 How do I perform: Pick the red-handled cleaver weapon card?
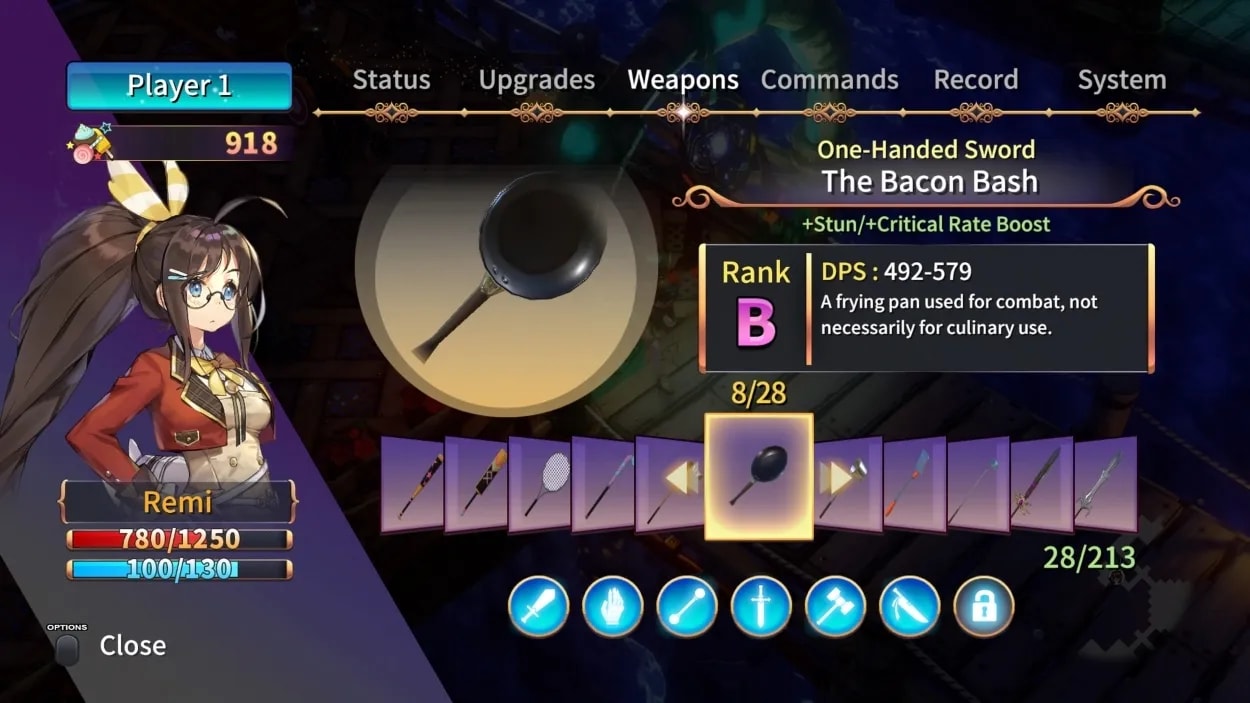914,484
